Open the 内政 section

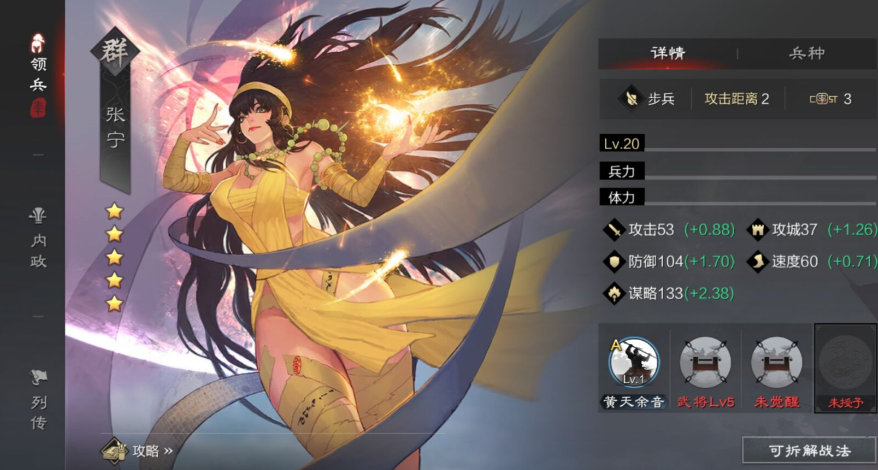point(38,240)
